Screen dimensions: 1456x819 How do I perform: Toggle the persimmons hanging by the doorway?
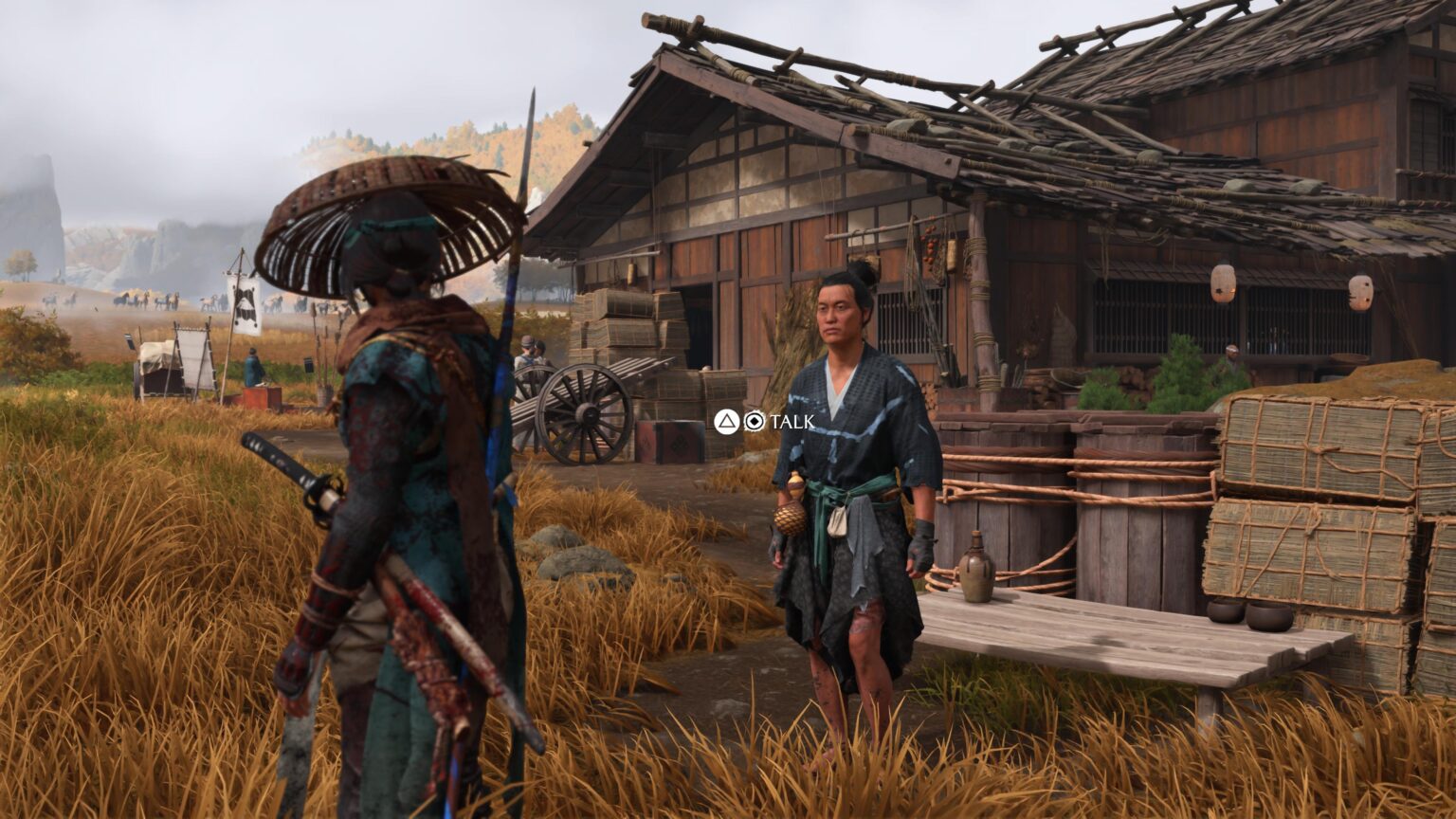(929, 248)
